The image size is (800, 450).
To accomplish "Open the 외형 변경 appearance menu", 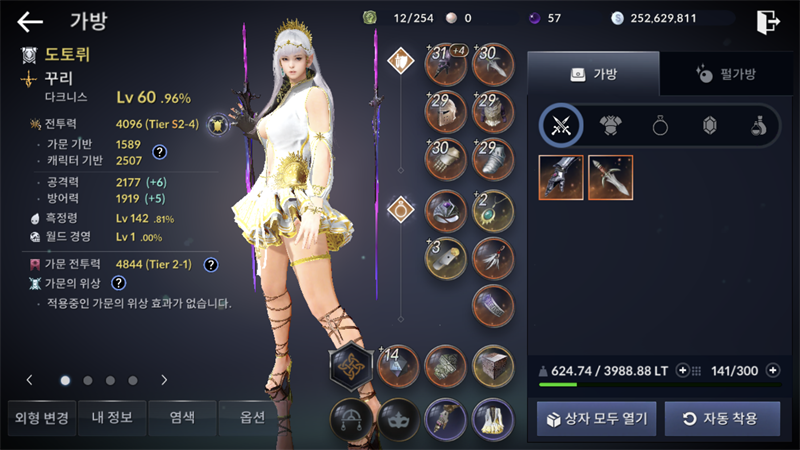I will pyautogui.click(x=38, y=417).
